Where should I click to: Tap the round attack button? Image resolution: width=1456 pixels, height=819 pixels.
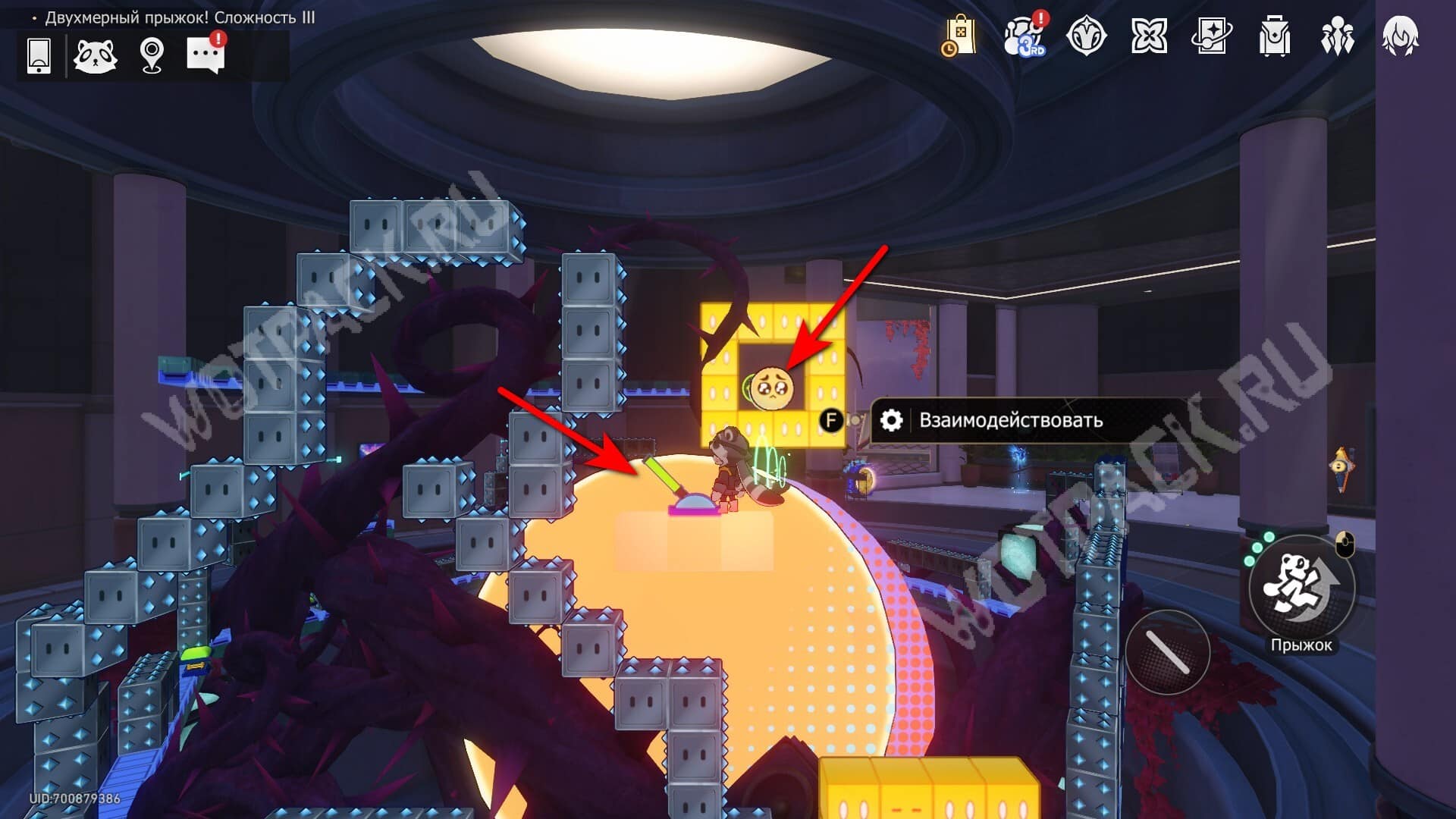click(1168, 651)
